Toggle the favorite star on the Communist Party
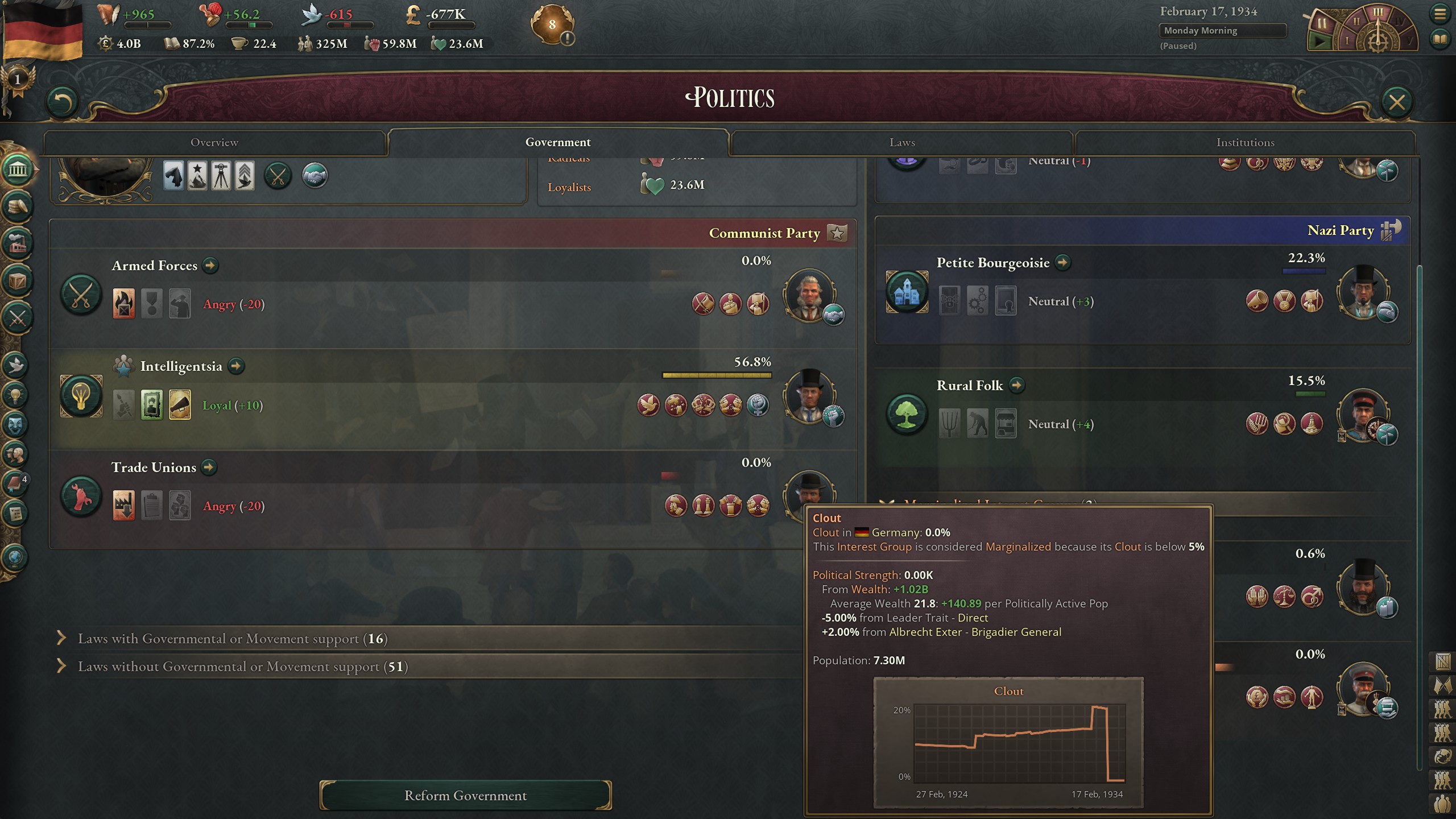1456x819 pixels. pos(835,233)
